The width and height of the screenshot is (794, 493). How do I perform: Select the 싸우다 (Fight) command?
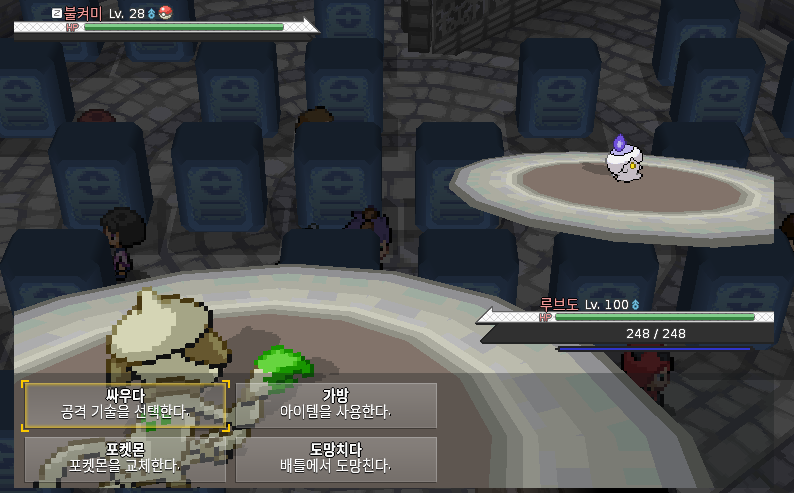pyautogui.click(x=125, y=404)
